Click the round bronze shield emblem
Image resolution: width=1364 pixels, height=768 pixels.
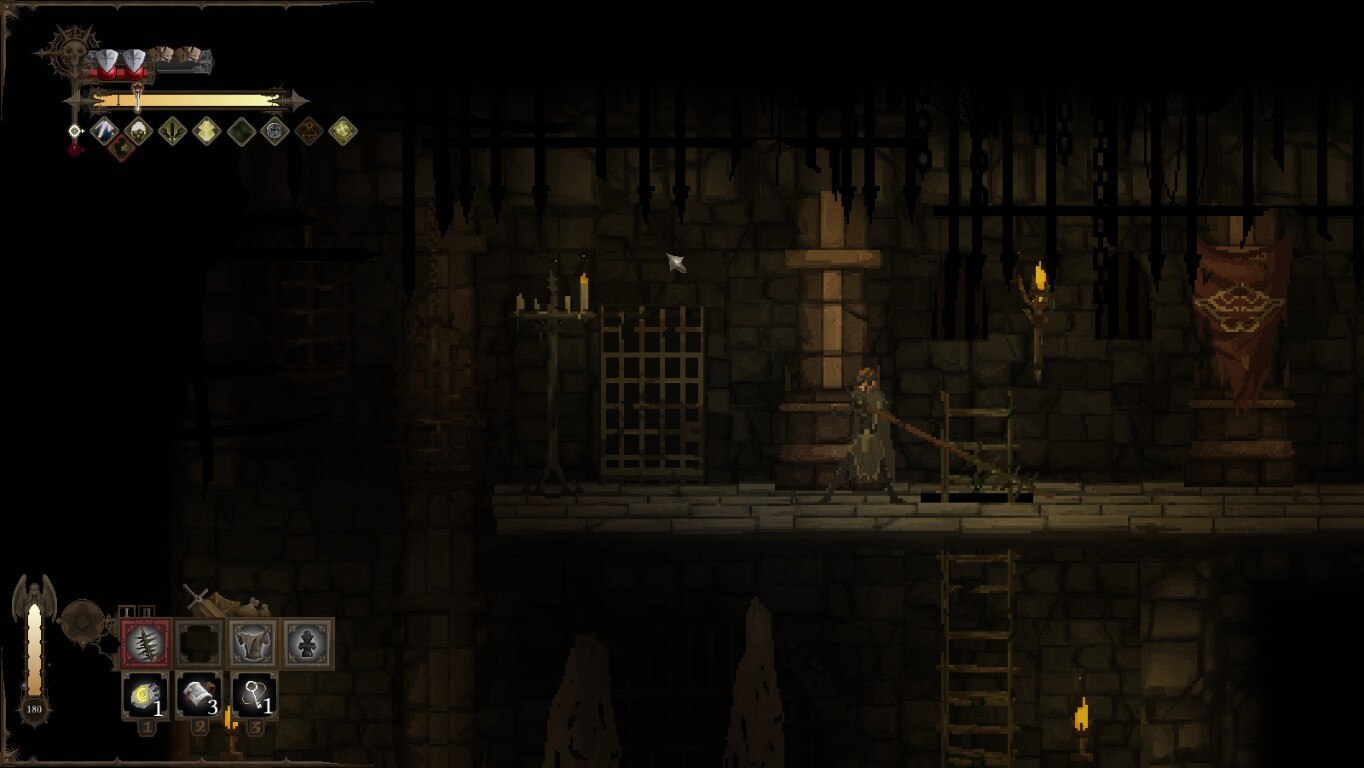[x=82, y=621]
